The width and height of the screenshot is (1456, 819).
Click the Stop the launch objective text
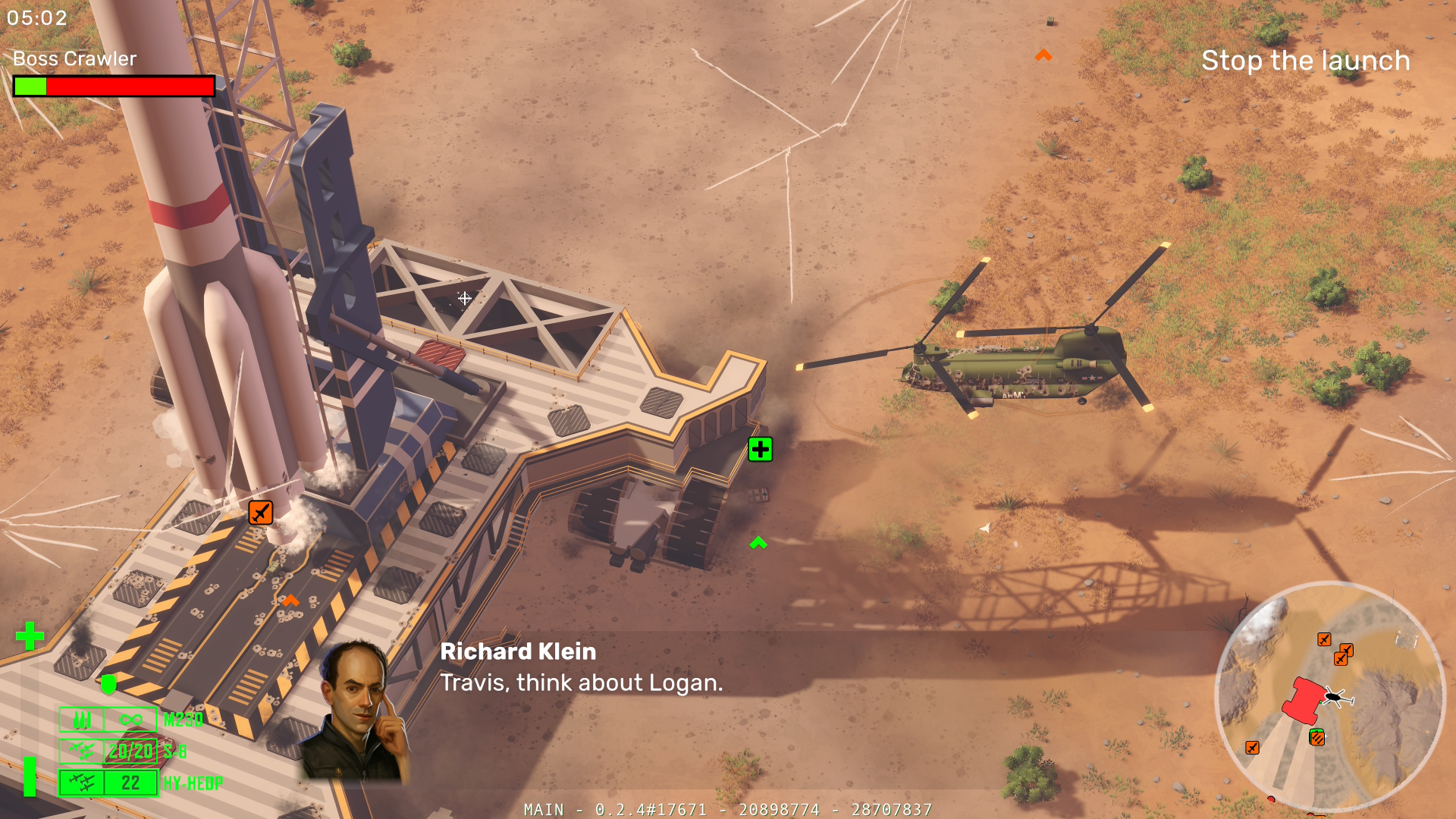coord(1305,61)
